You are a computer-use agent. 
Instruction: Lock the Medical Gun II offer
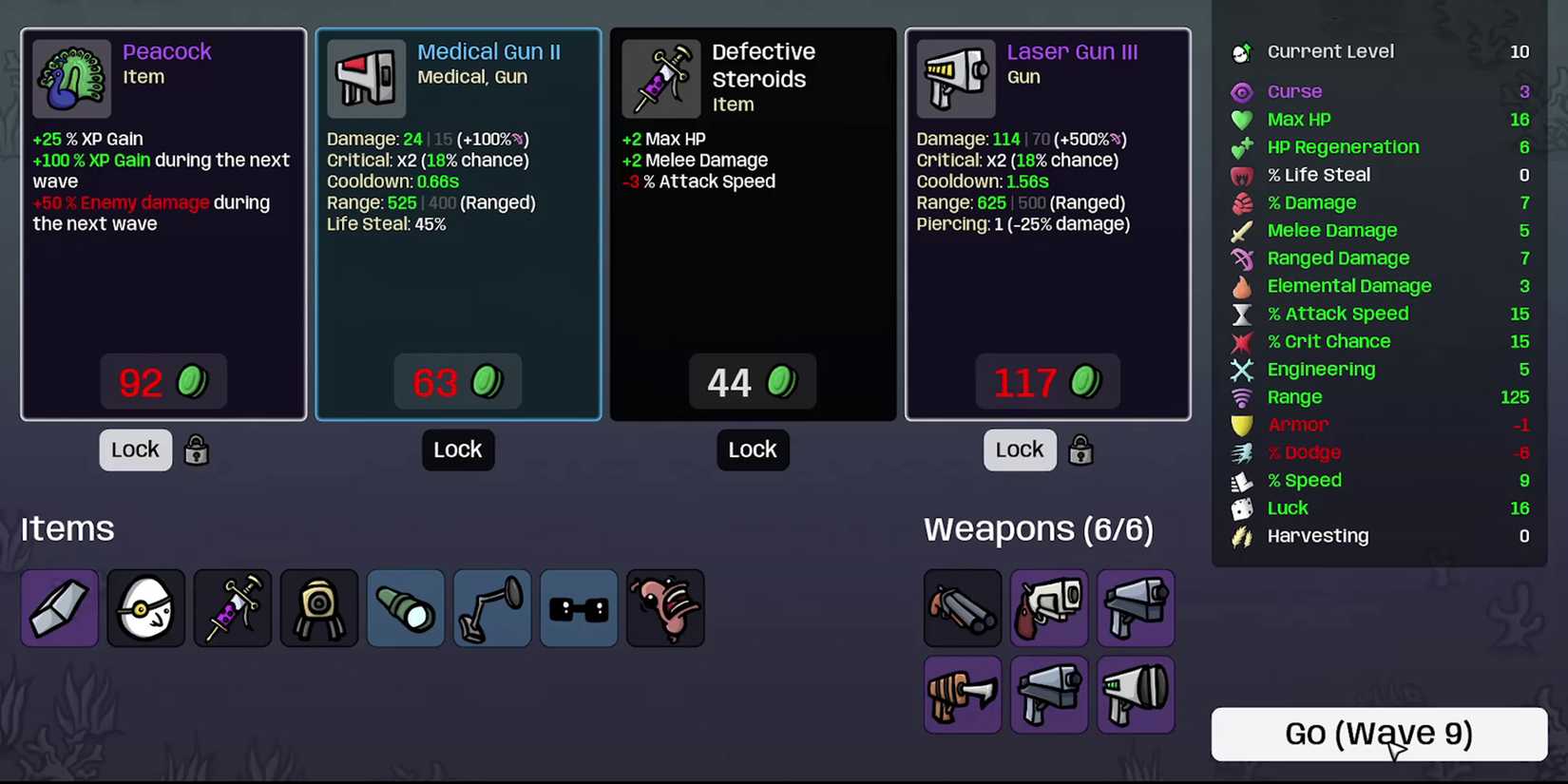point(458,449)
